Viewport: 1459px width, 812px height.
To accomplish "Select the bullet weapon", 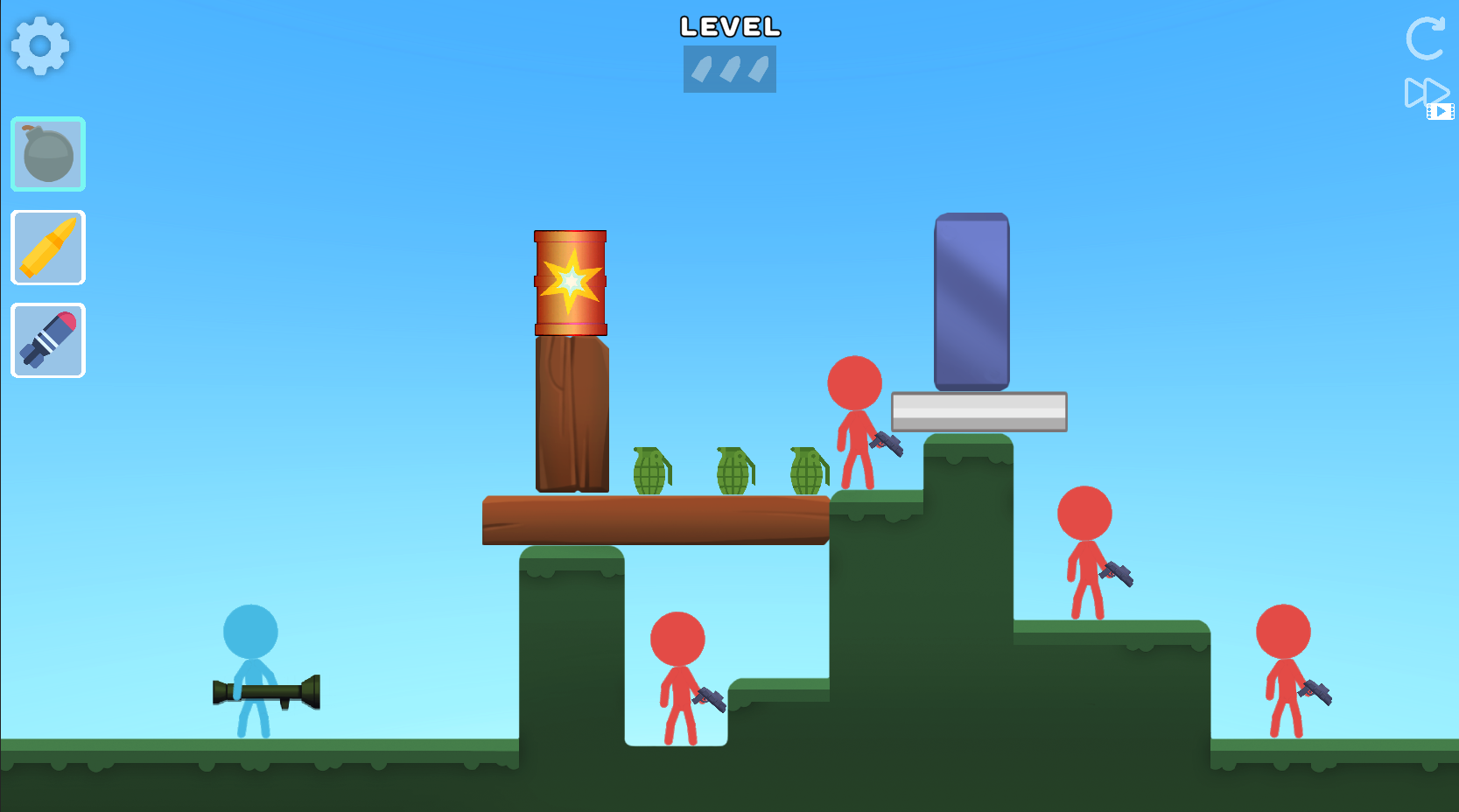I will [47, 248].
